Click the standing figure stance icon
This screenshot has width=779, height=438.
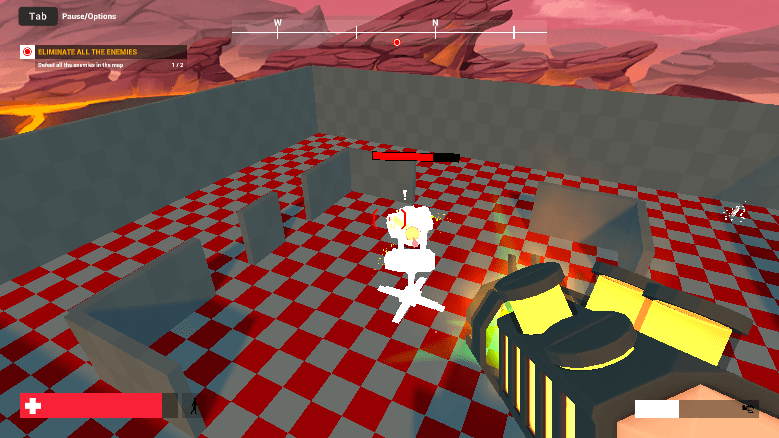click(194, 406)
